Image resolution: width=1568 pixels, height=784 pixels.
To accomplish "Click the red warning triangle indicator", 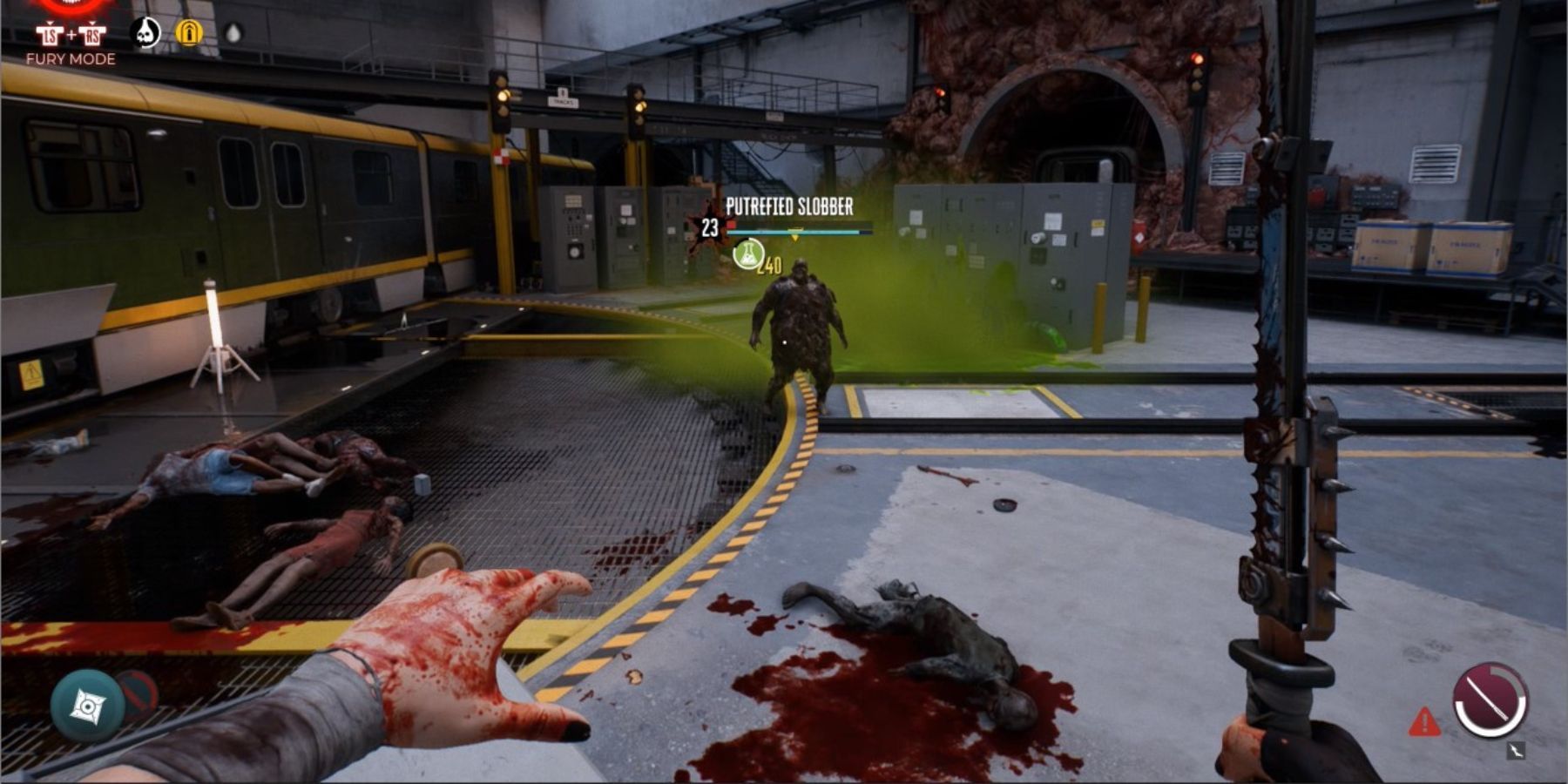I will click(1424, 722).
